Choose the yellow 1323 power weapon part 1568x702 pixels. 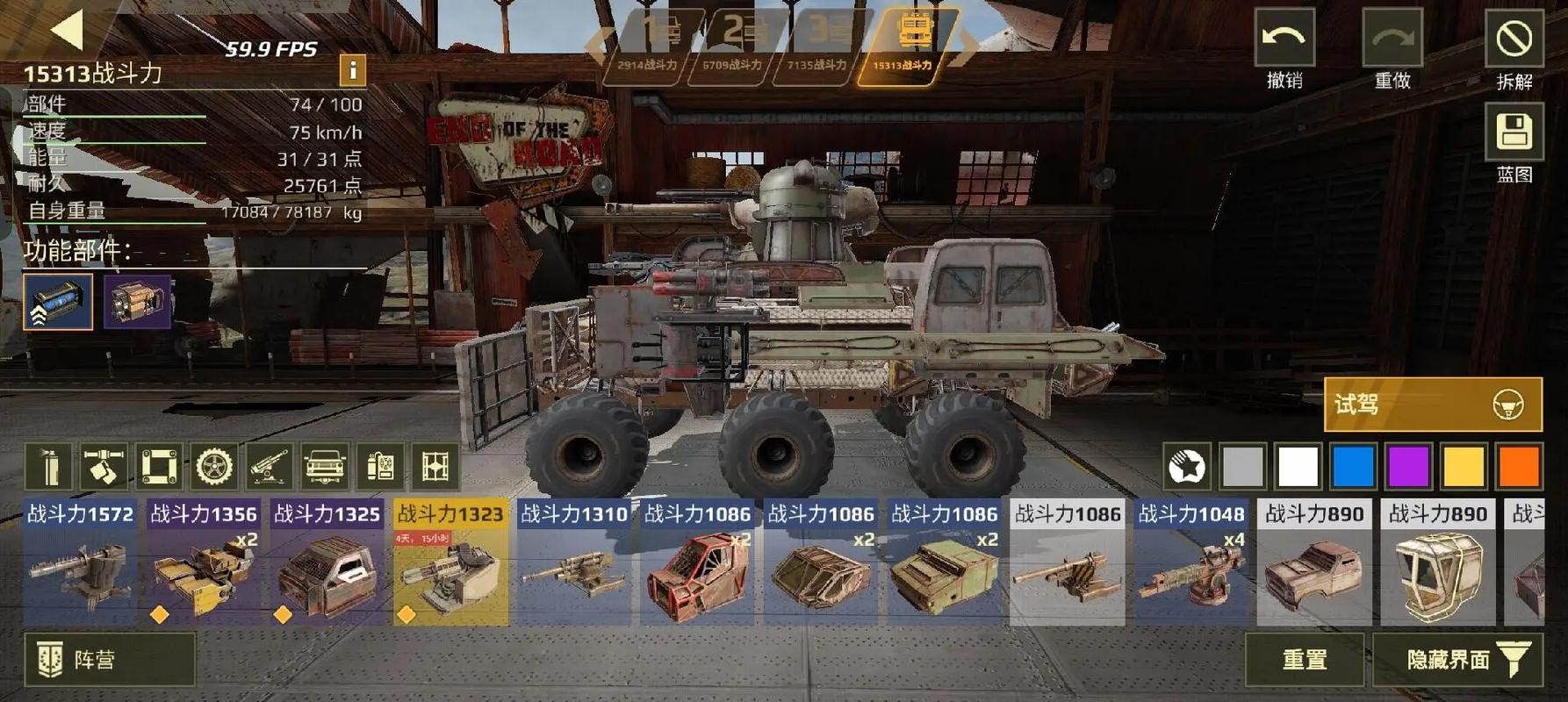(x=450, y=562)
